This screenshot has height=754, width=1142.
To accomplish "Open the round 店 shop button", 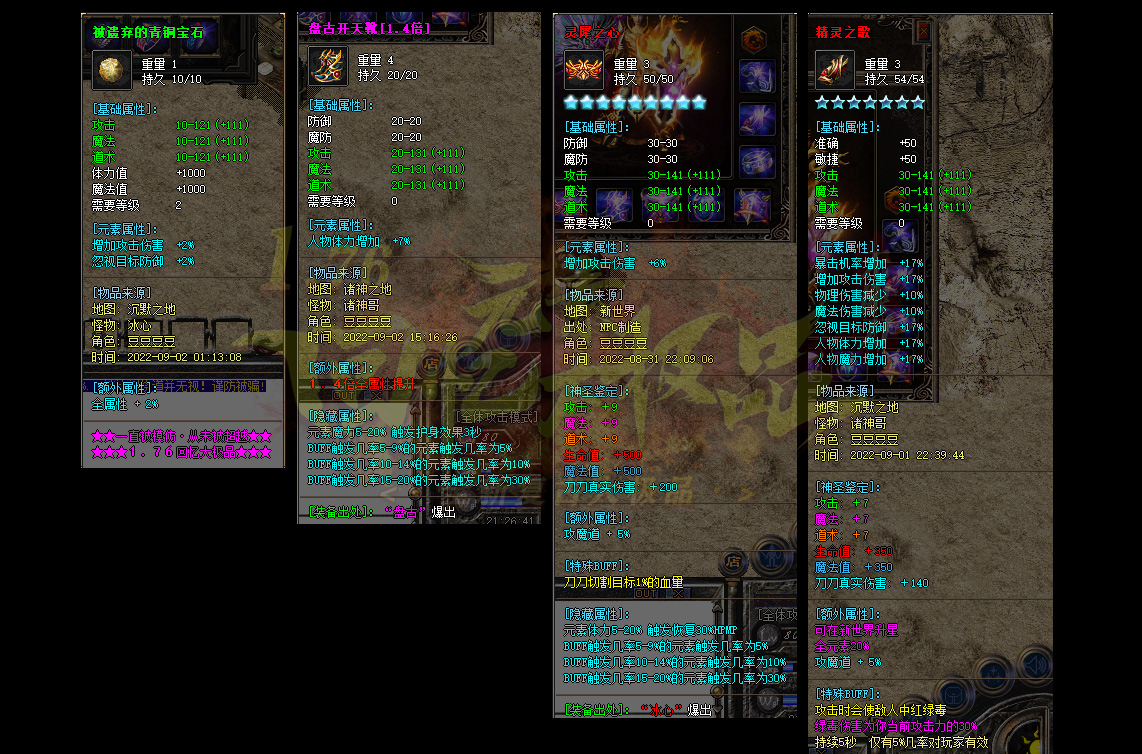I will point(732,562).
